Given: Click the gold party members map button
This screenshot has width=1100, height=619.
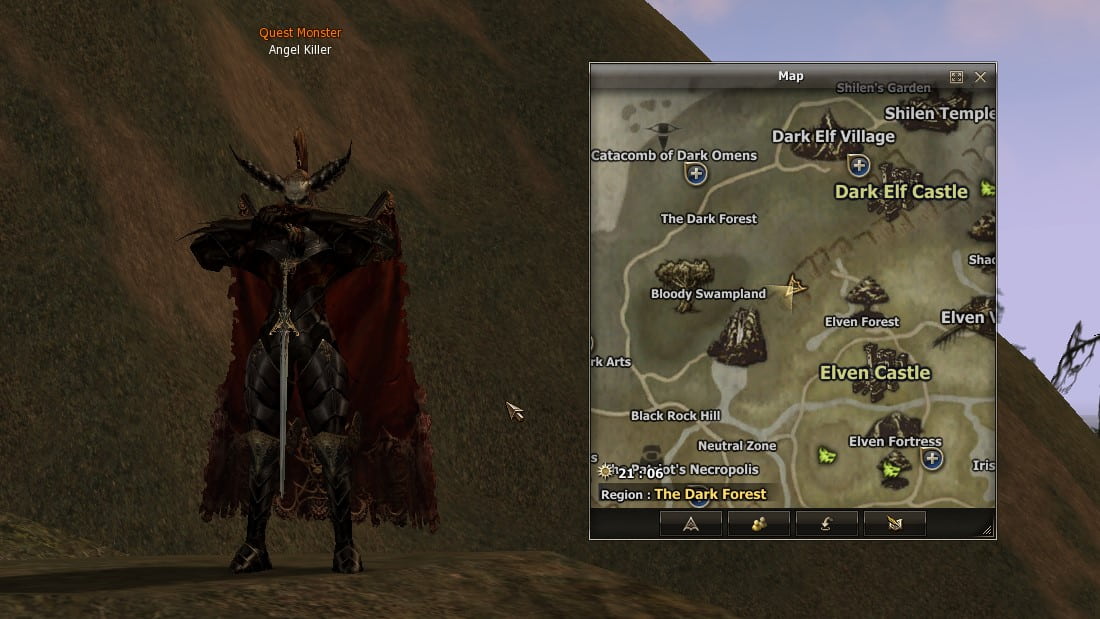Looking at the screenshot, I should 759,523.
